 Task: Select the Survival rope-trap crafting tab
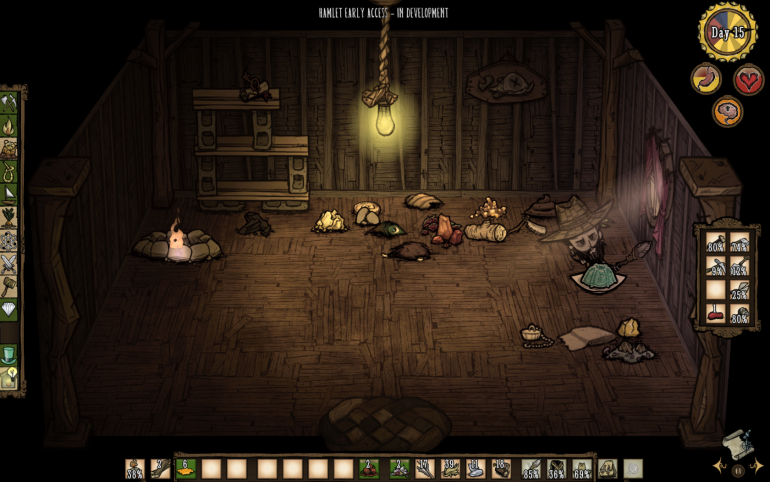[9, 172]
